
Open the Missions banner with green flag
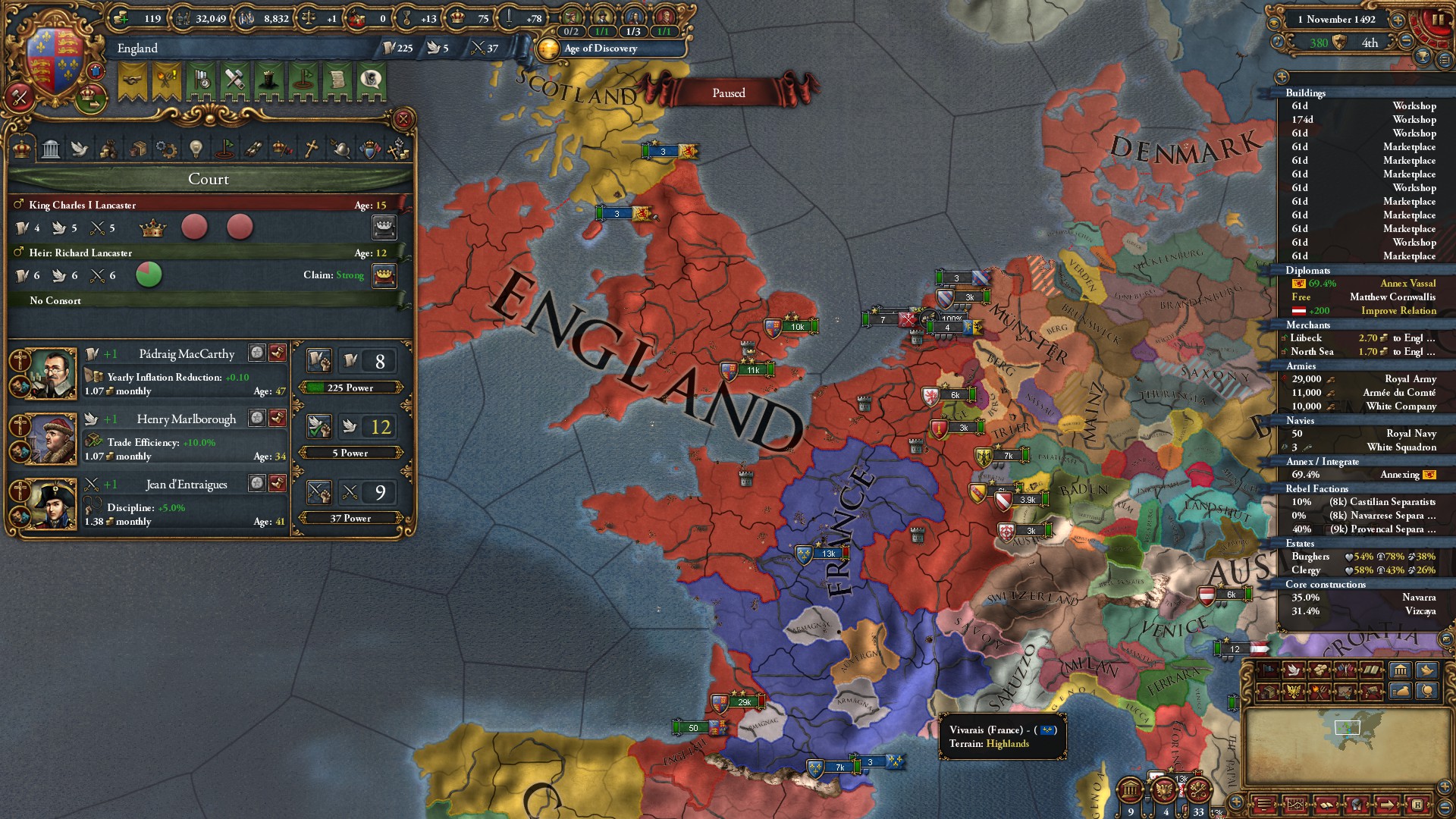(303, 80)
